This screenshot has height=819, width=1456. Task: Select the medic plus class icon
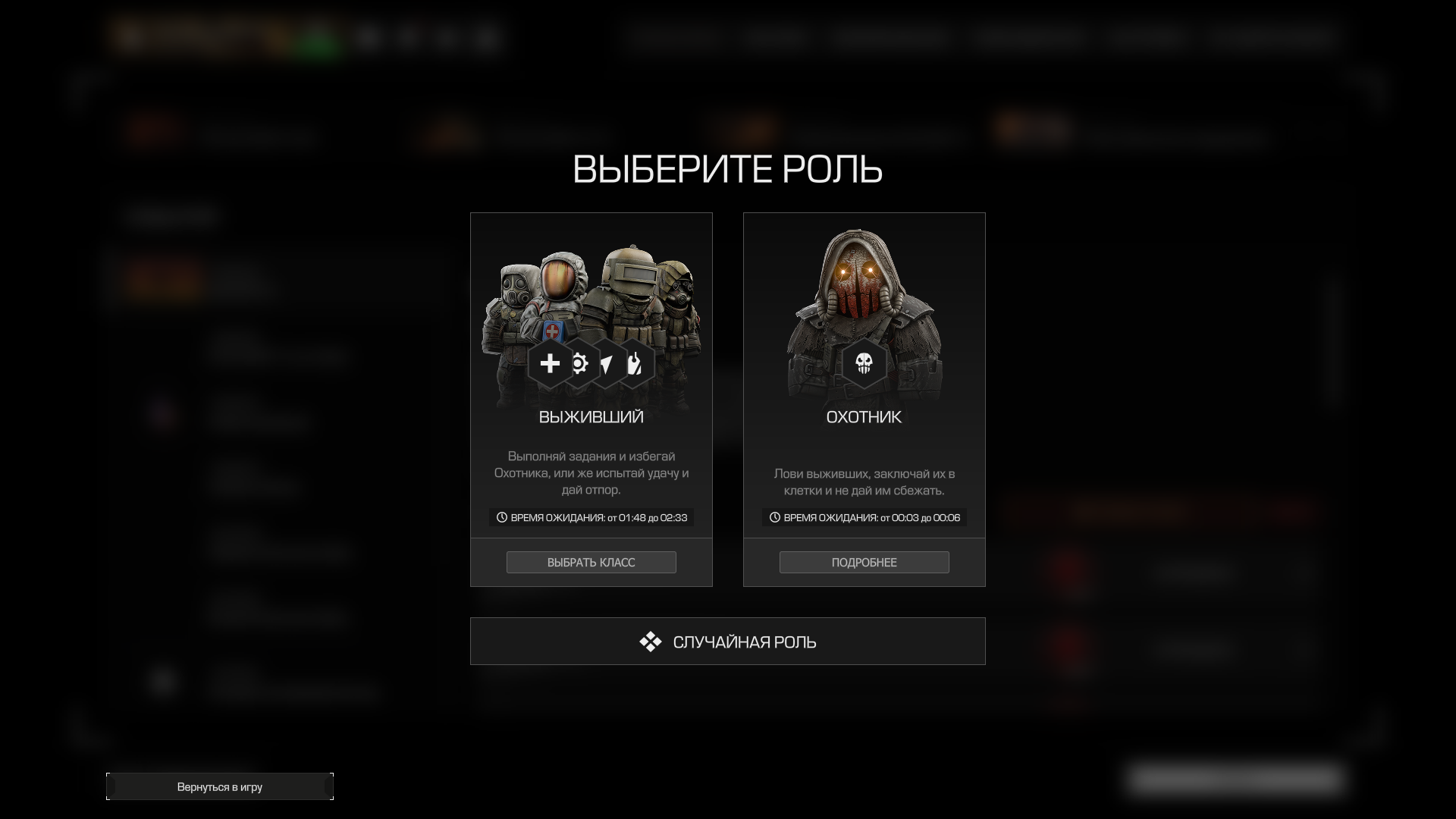tap(550, 364)
